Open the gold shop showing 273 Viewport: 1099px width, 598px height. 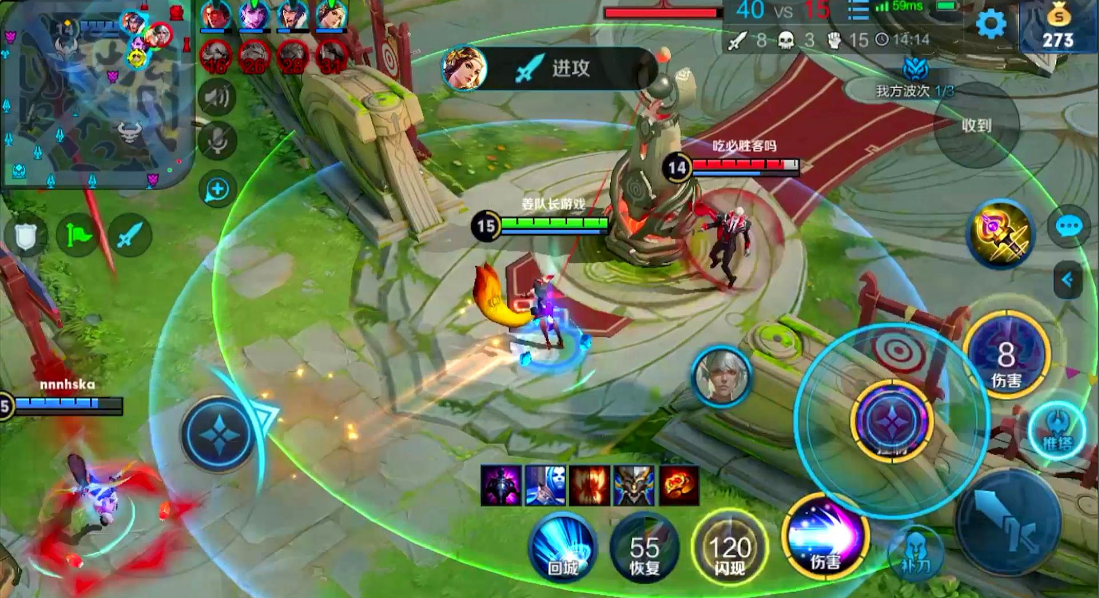1057,27
